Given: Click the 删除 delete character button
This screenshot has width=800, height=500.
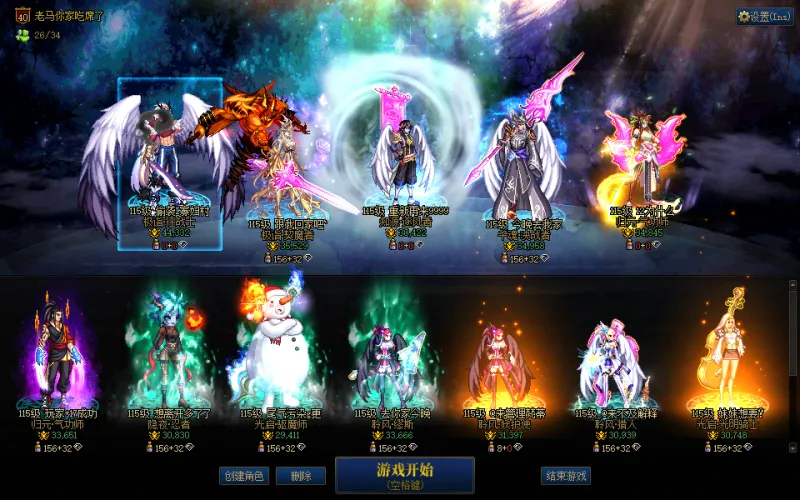Looking at the screenshot, I should (300, 476).
